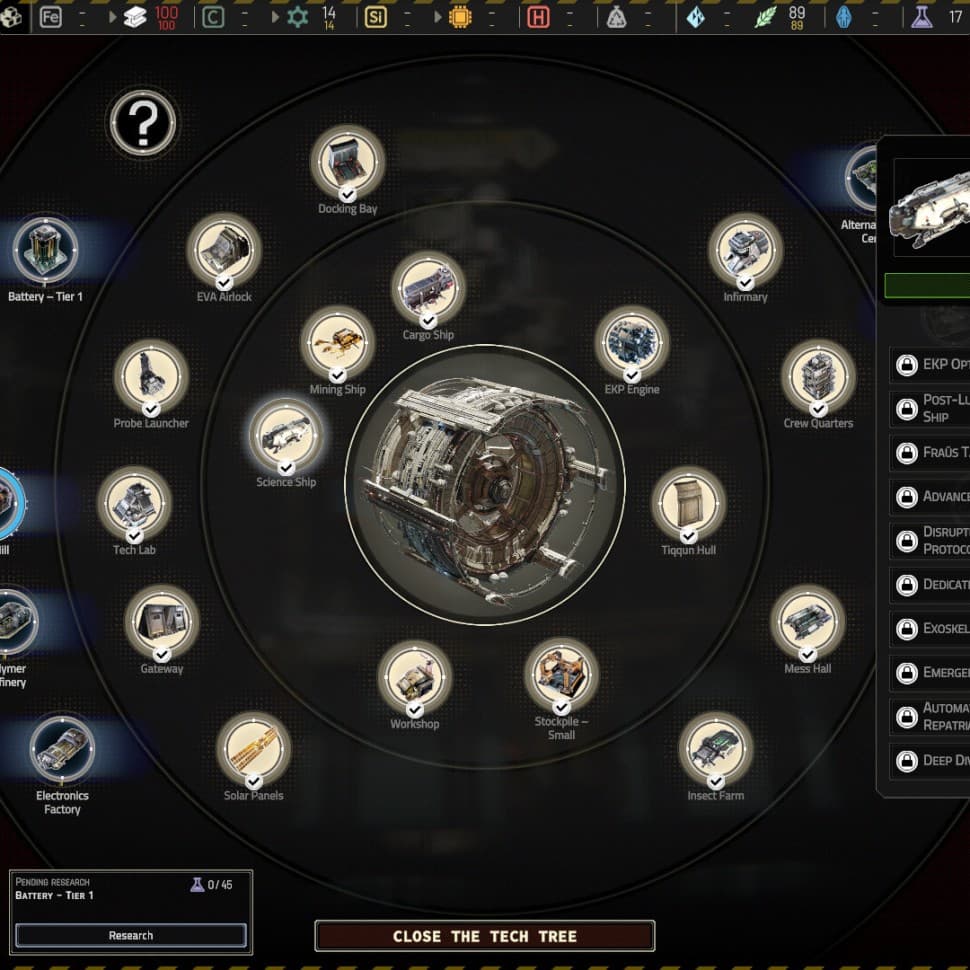Click the EKP Engine tech node
Viewport: 970px width, 970px height.
(632, 343)
